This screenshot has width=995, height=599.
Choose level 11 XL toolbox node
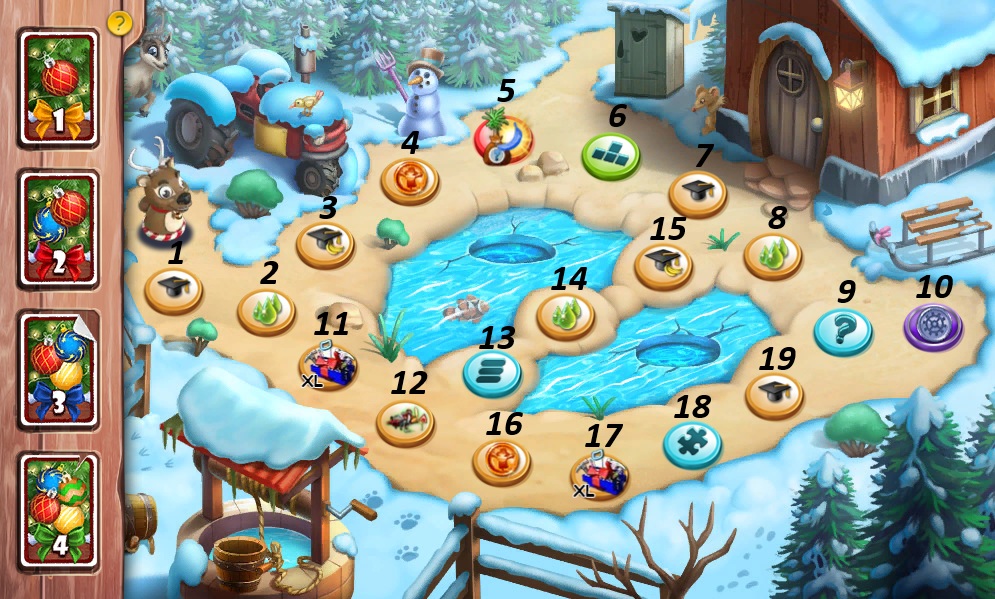[x=327, y=364]
